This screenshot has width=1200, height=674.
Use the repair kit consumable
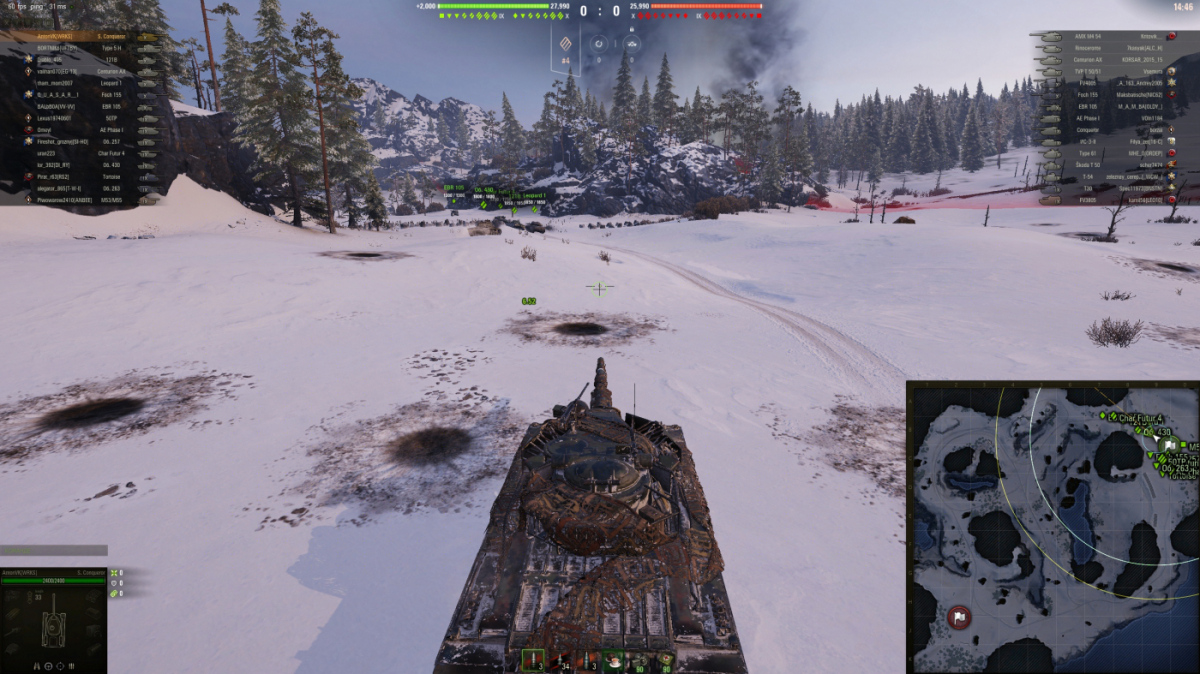tap(639, 661)
